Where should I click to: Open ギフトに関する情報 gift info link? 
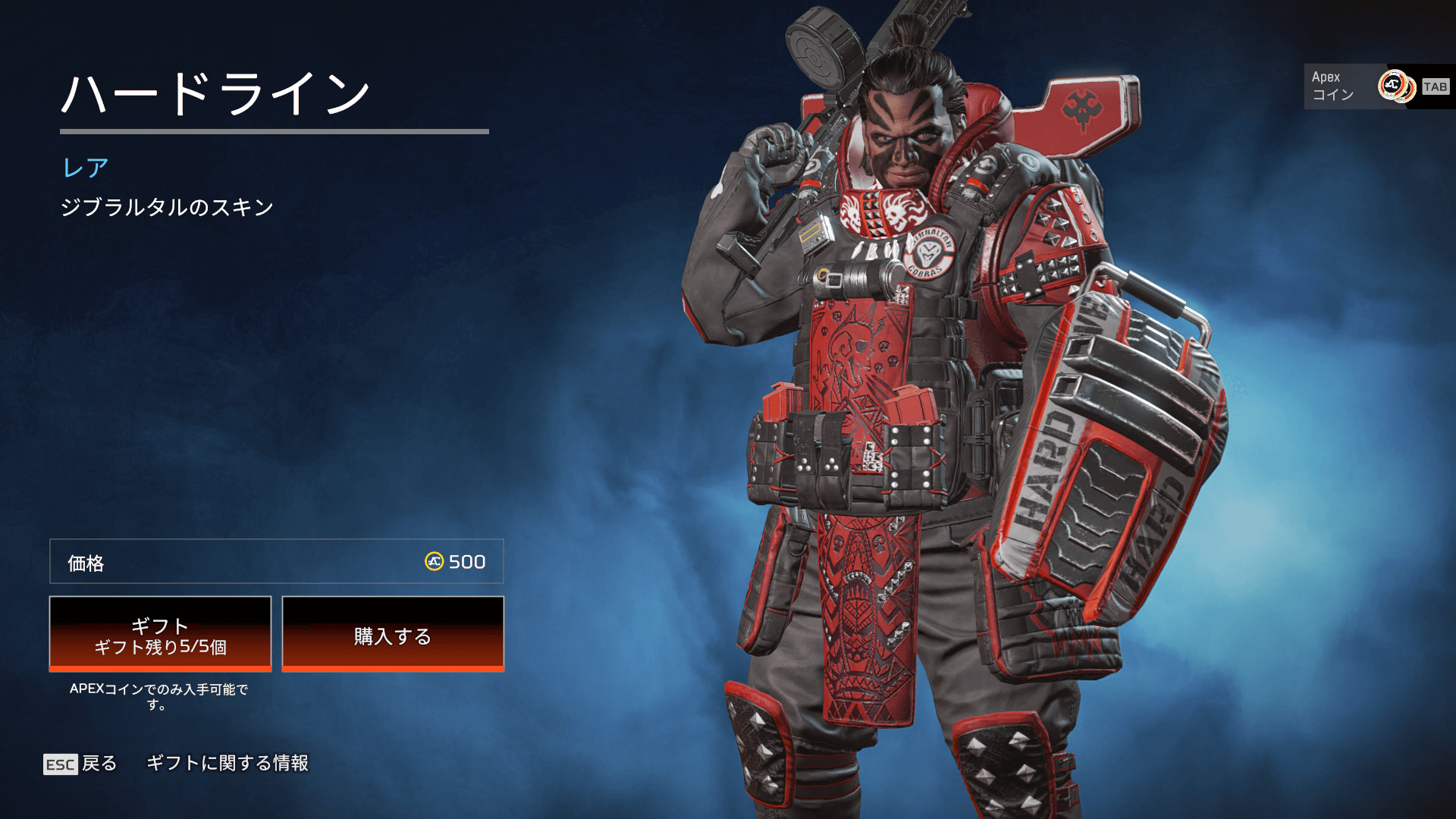(227, 763)
